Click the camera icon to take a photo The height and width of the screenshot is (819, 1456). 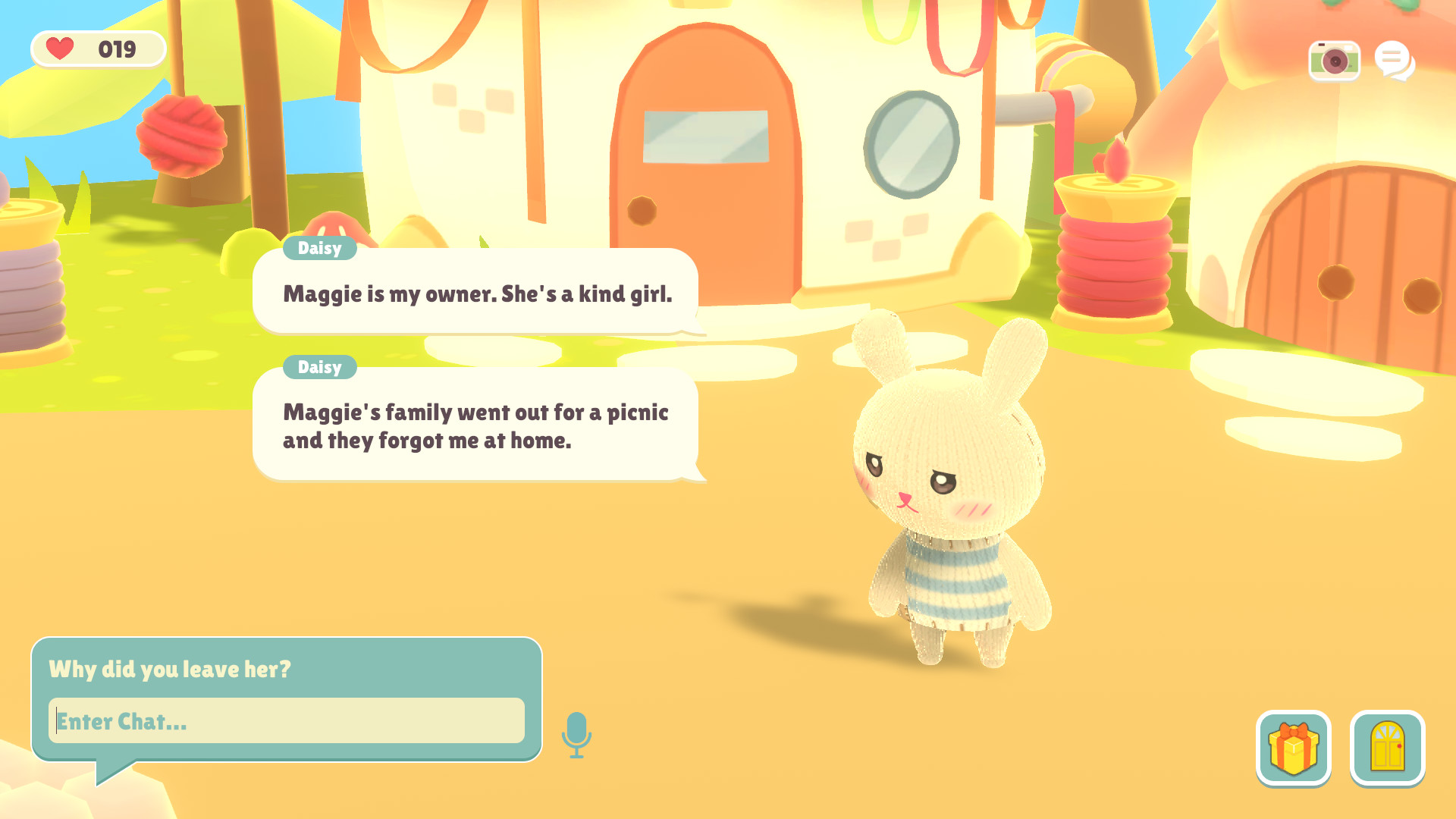[1334, 62]
